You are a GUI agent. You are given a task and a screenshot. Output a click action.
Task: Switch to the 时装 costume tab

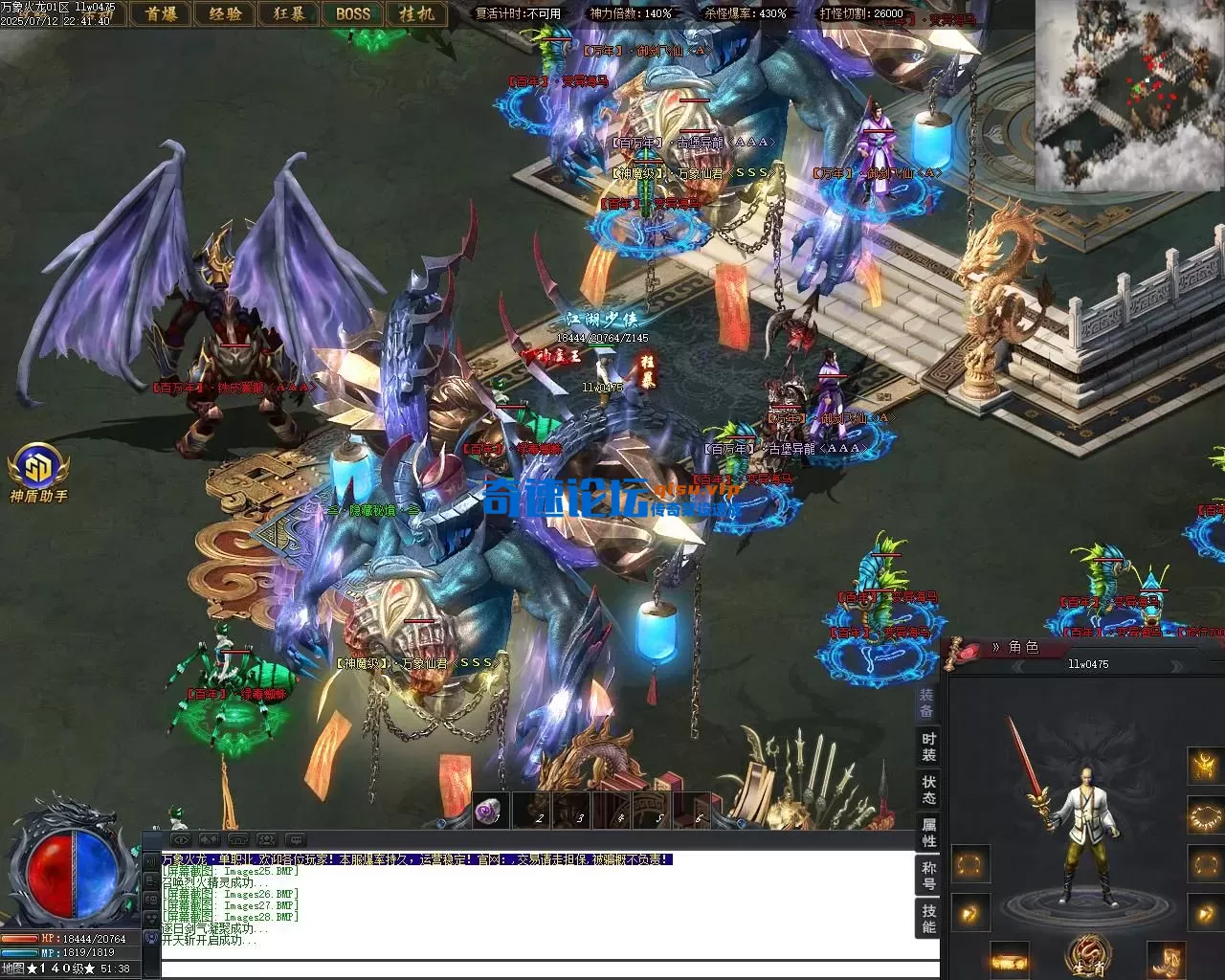coord(928,747)
